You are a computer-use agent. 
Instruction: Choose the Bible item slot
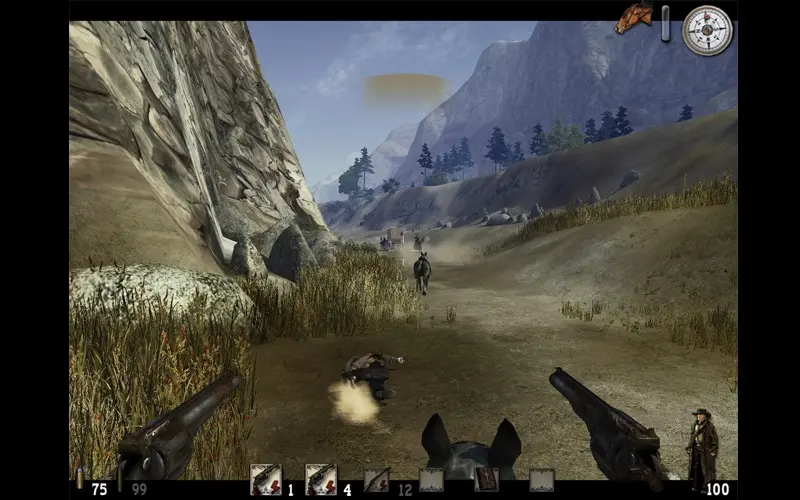[x=487, y=480]
